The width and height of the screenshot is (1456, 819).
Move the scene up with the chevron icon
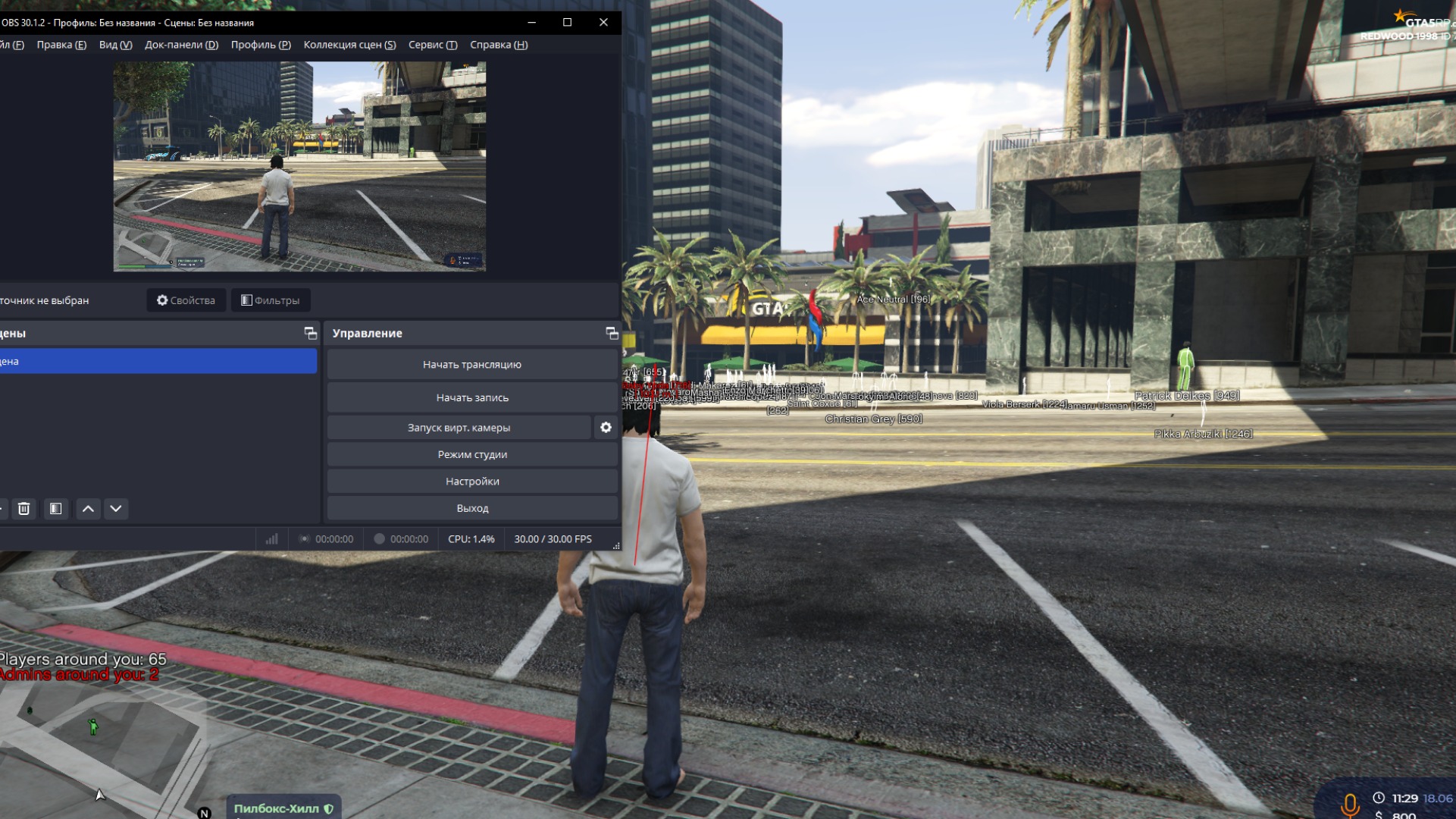click(x=87, y=509)
